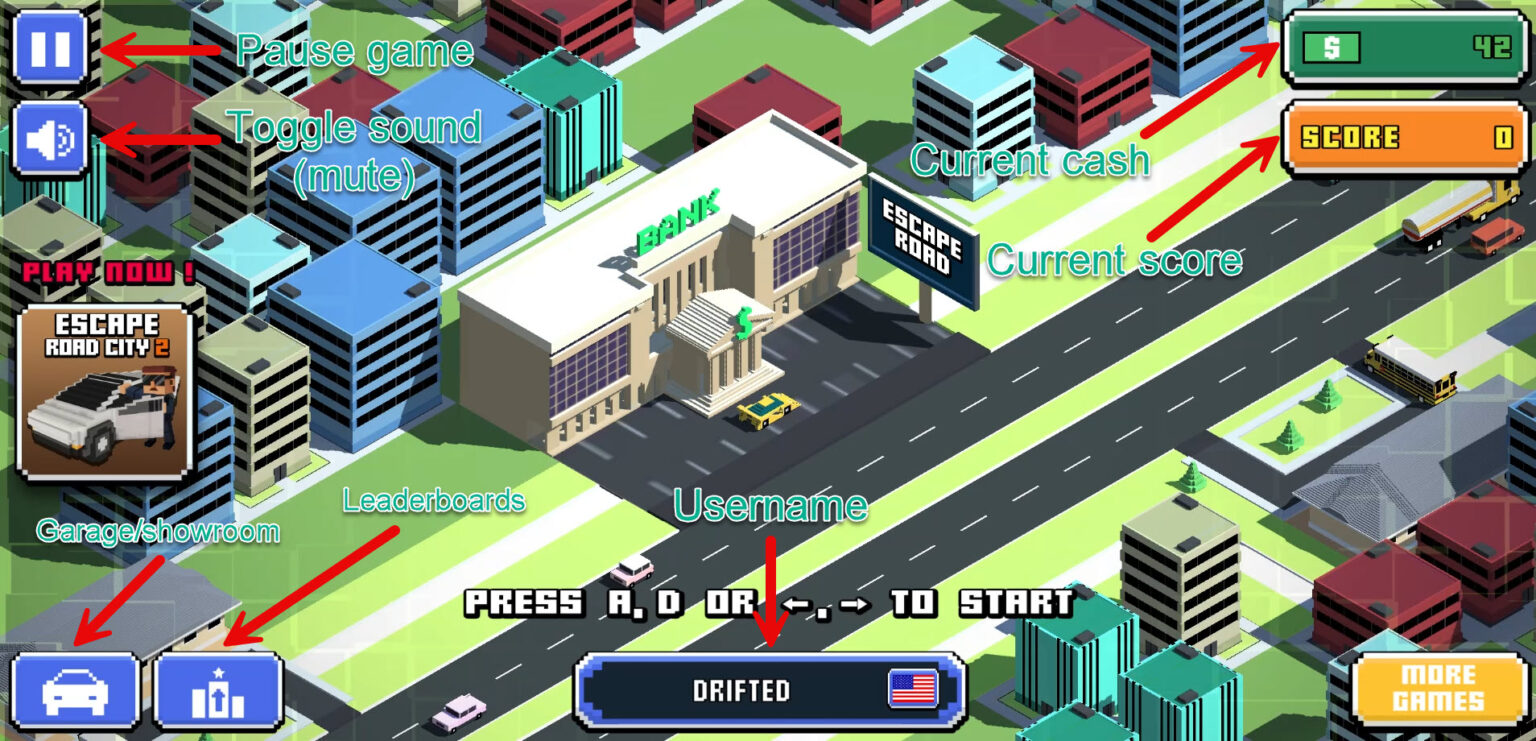Screen dimensions: 1536x741
Task: Open the Escape Road City 2 promo
Action: click(105, 392)
